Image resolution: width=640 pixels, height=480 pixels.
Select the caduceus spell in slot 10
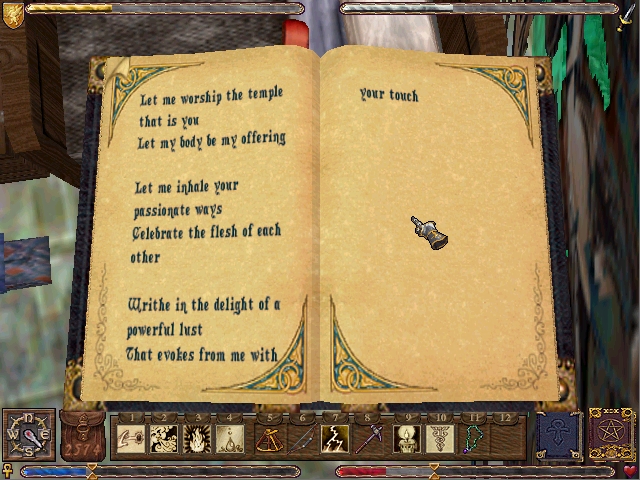441,439
